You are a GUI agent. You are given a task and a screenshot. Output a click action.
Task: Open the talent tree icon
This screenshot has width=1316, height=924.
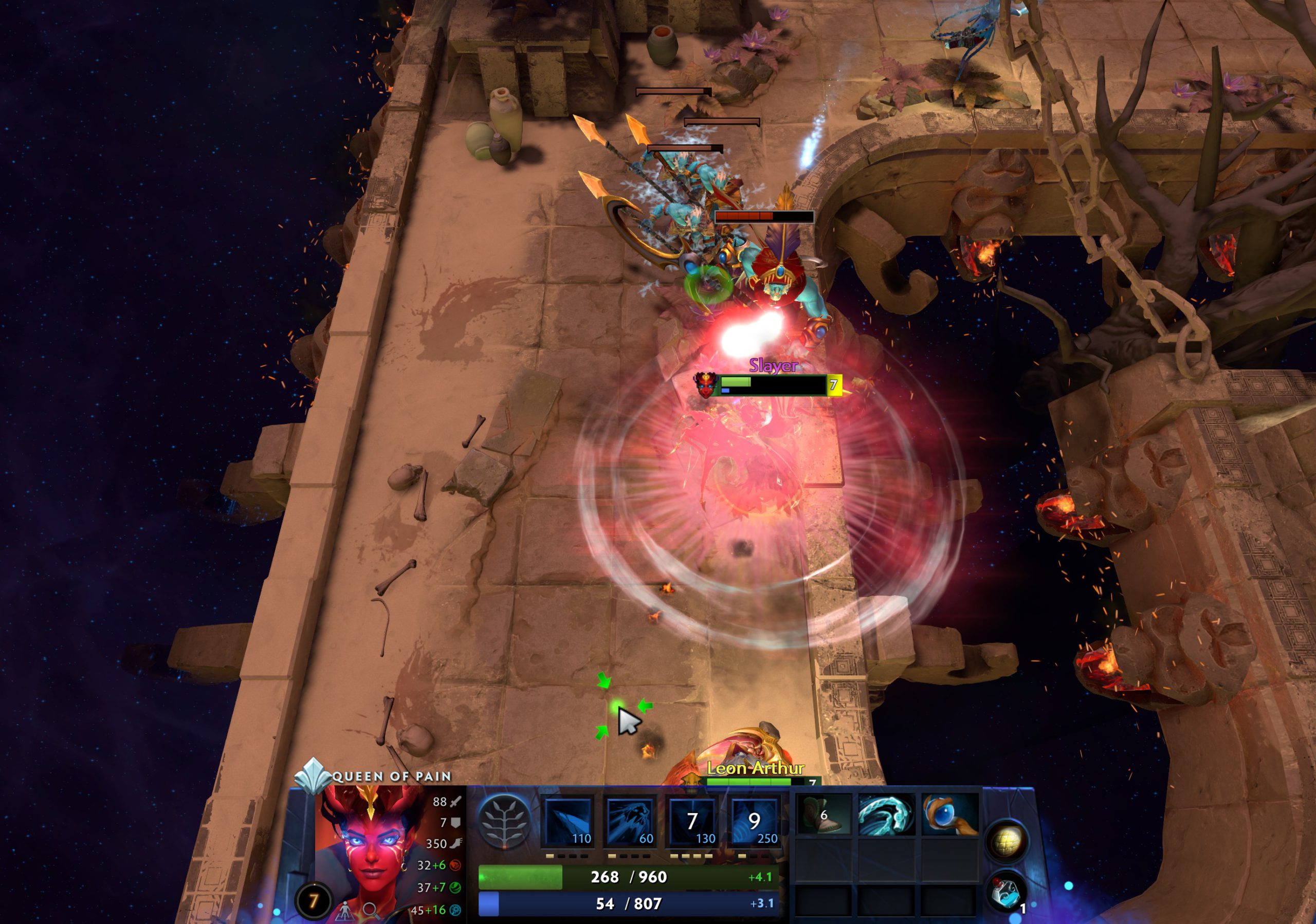point(504,823)
